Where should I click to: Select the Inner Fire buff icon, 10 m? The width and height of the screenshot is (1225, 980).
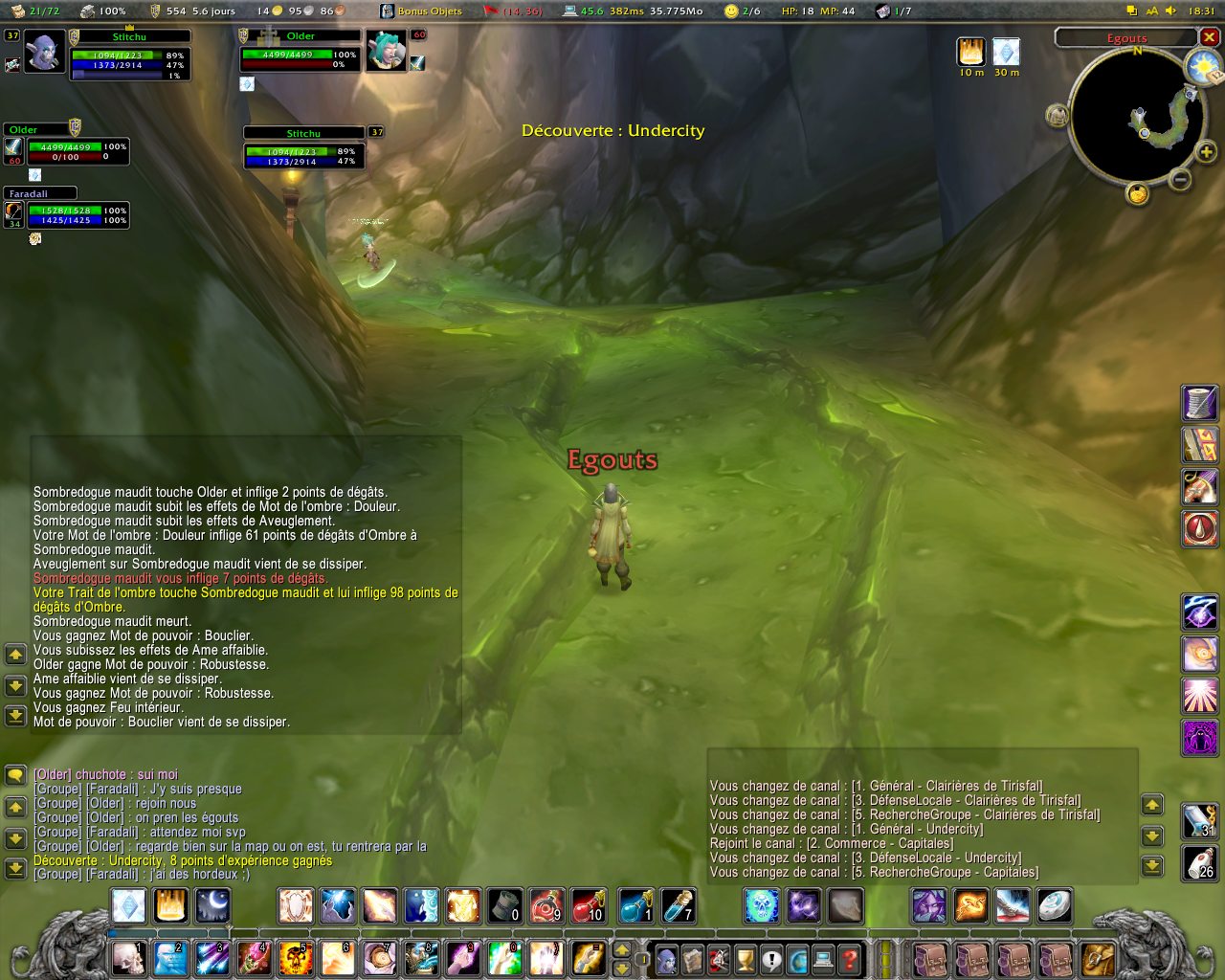coord(971,52)
